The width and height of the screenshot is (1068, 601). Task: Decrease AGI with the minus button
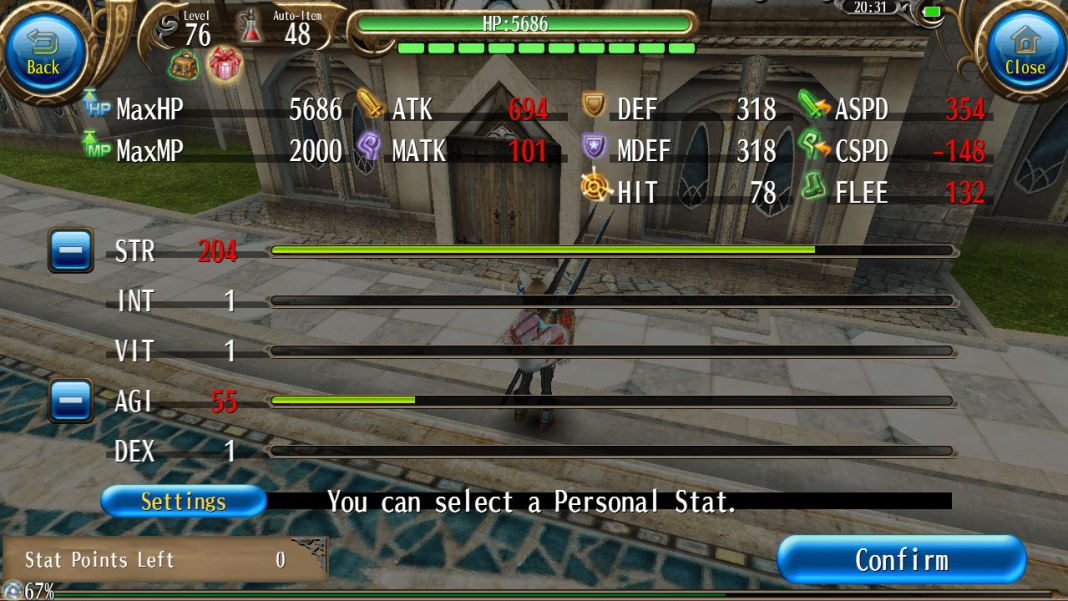pyautogui.click(x=71, y=401)
